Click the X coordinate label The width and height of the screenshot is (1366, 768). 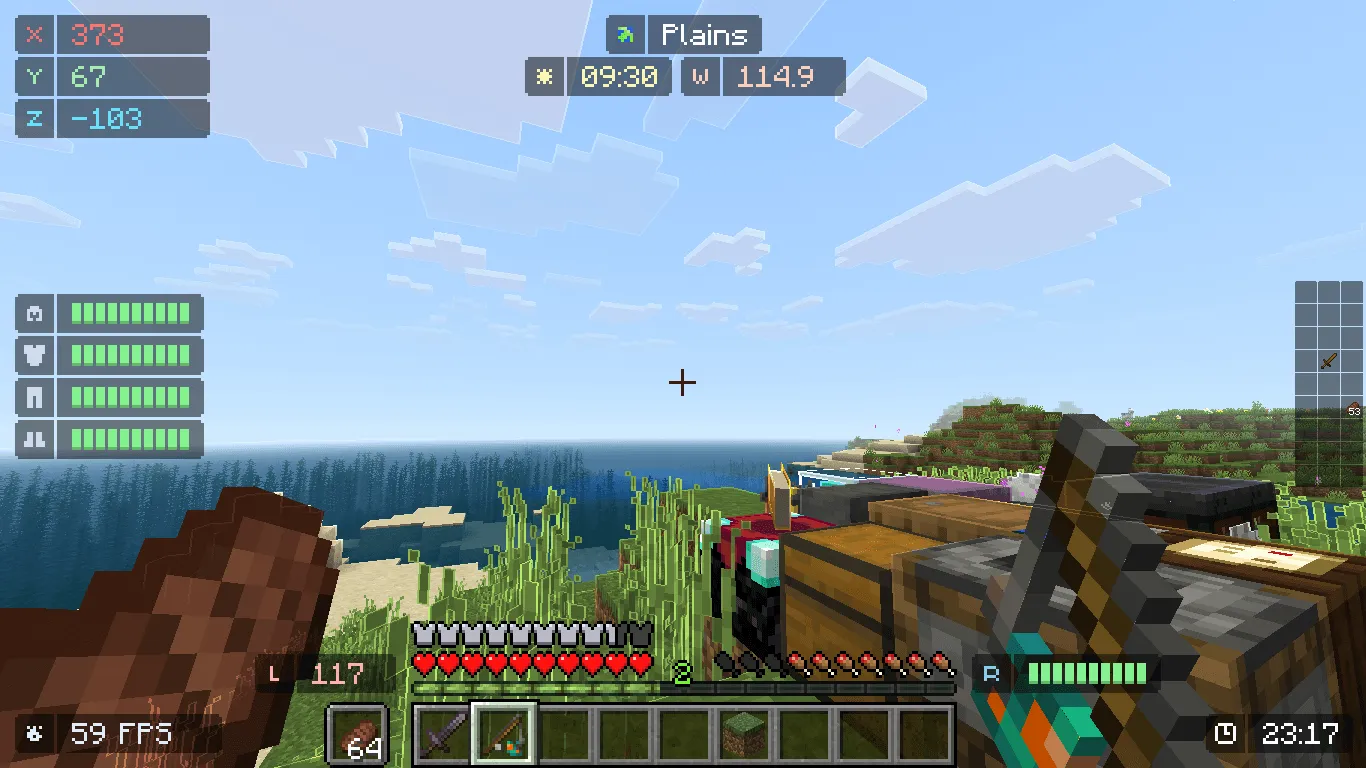pos(35,35)
